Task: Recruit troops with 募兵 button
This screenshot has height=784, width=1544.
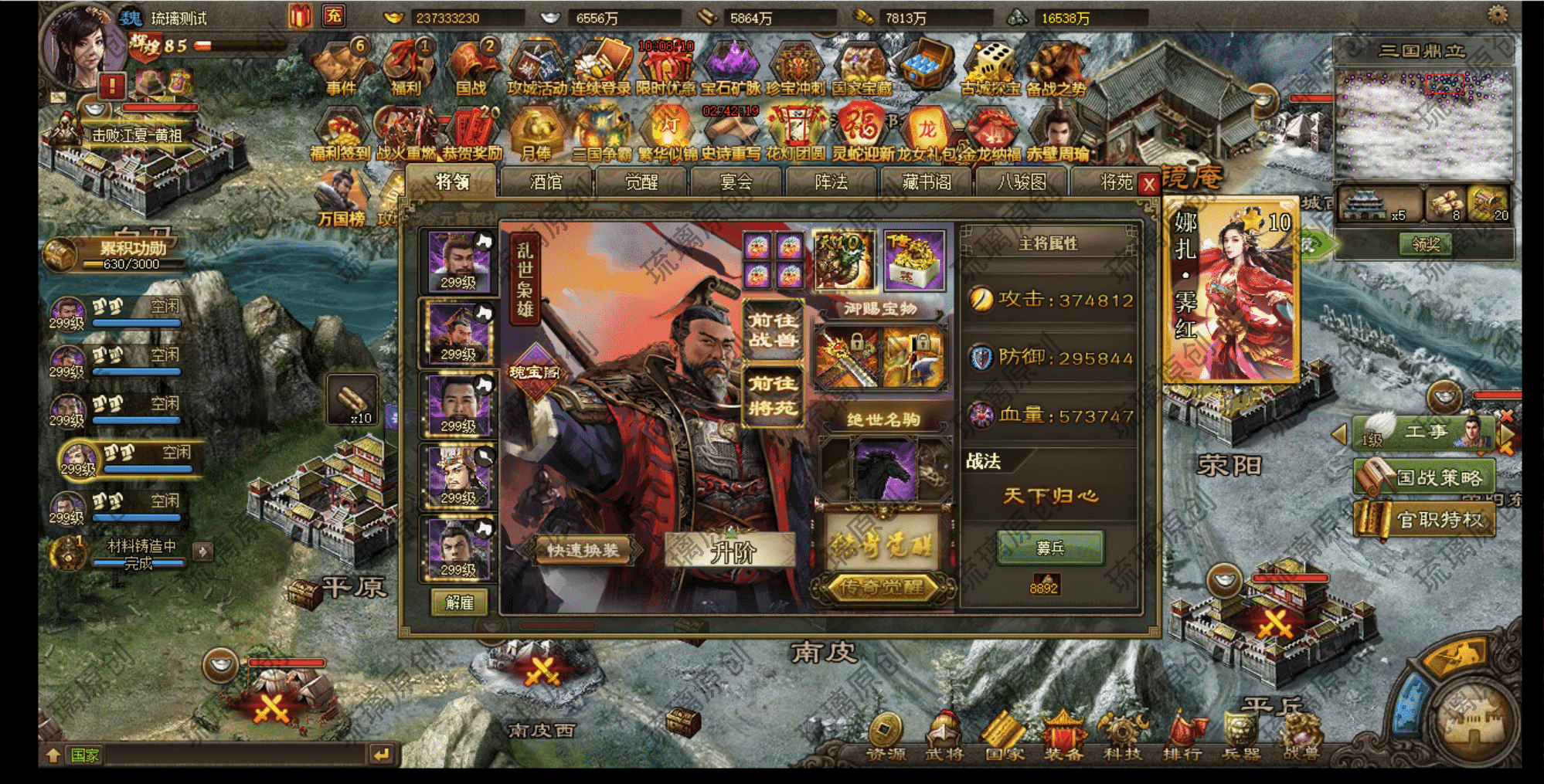Action: pos(1050,548)
